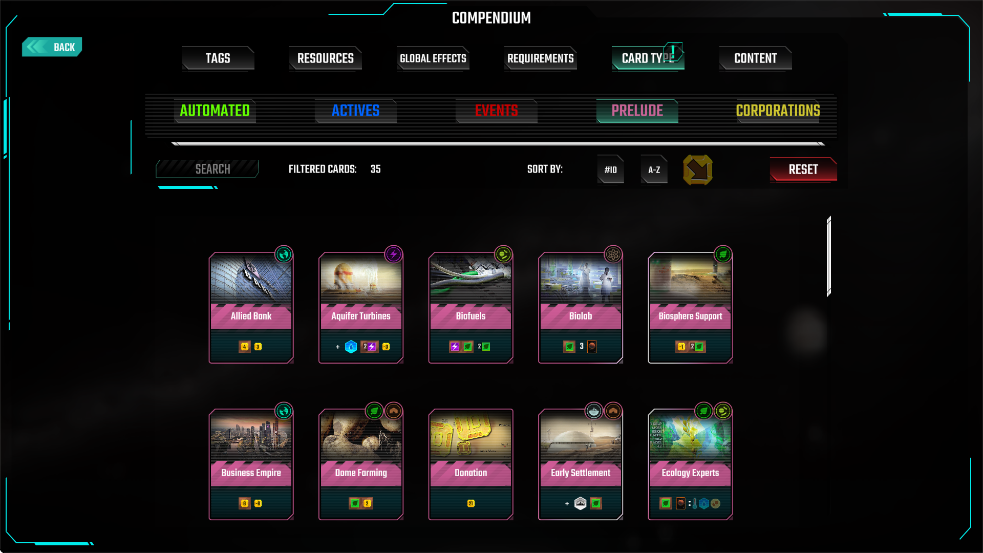
Task: Select the Ecology Experts card
Action: [x=691, y=464]
